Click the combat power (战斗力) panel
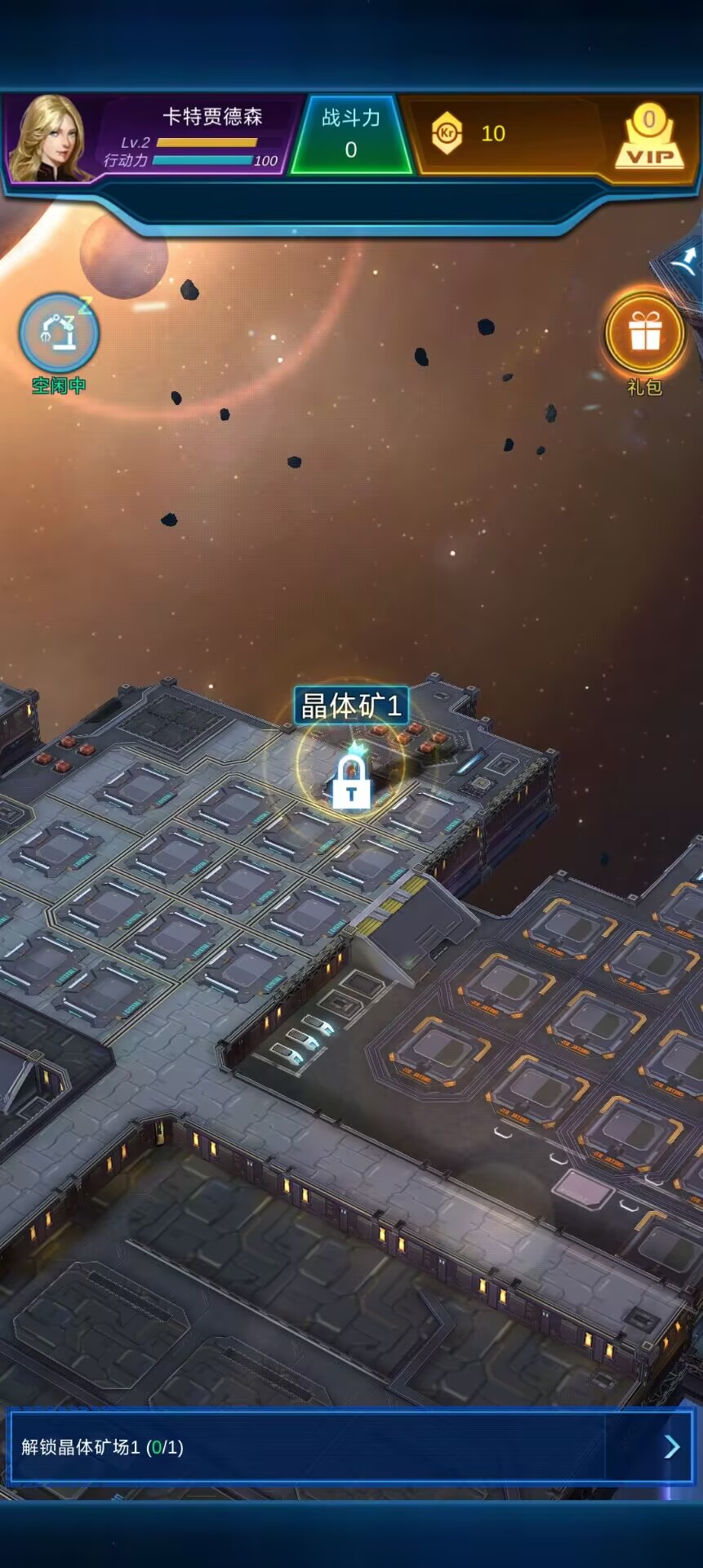The width and height of the screenshot is (703, 1568). click(x=351, y=134)
